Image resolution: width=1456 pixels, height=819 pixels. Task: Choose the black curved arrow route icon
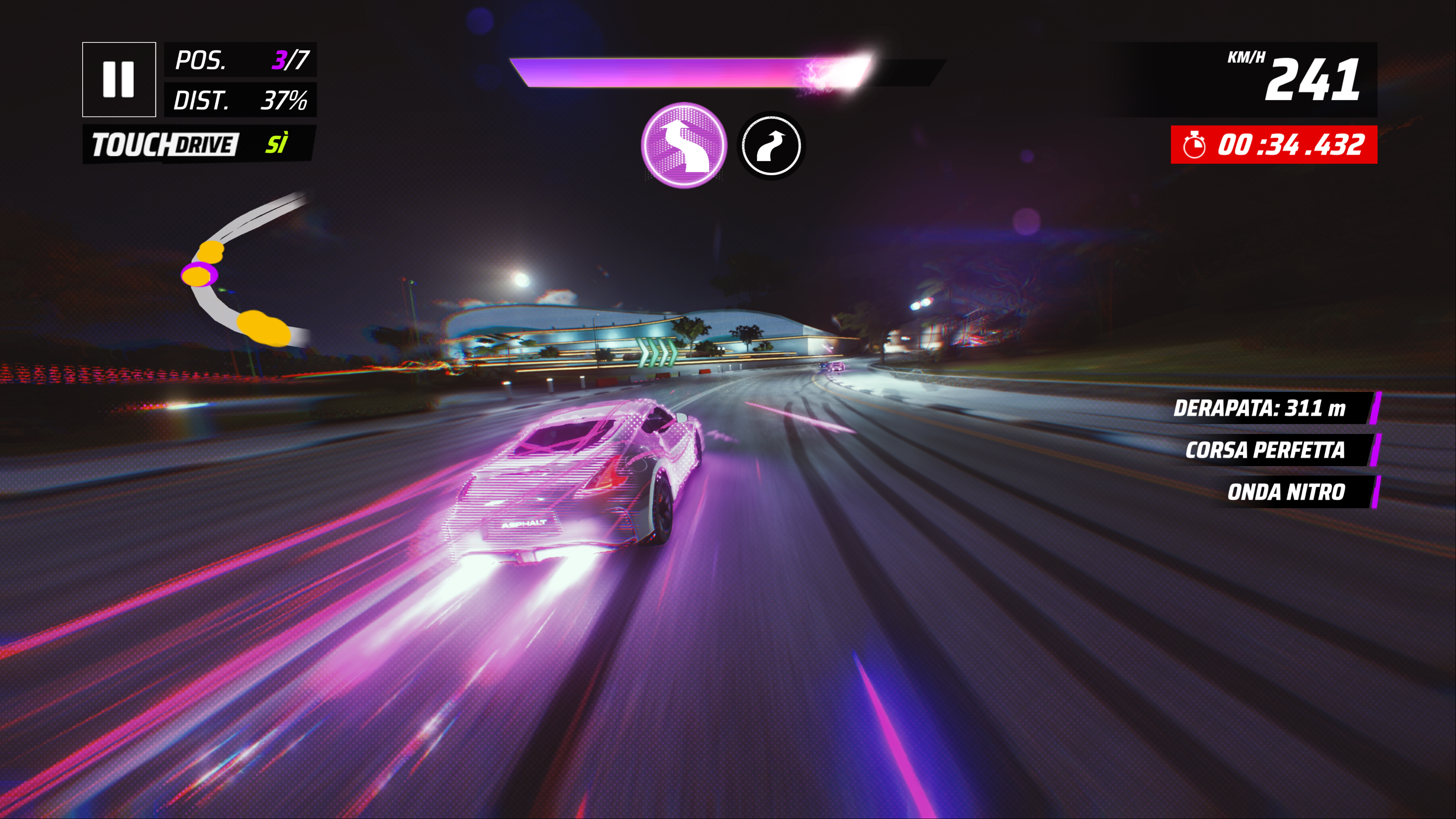(771, 146)
